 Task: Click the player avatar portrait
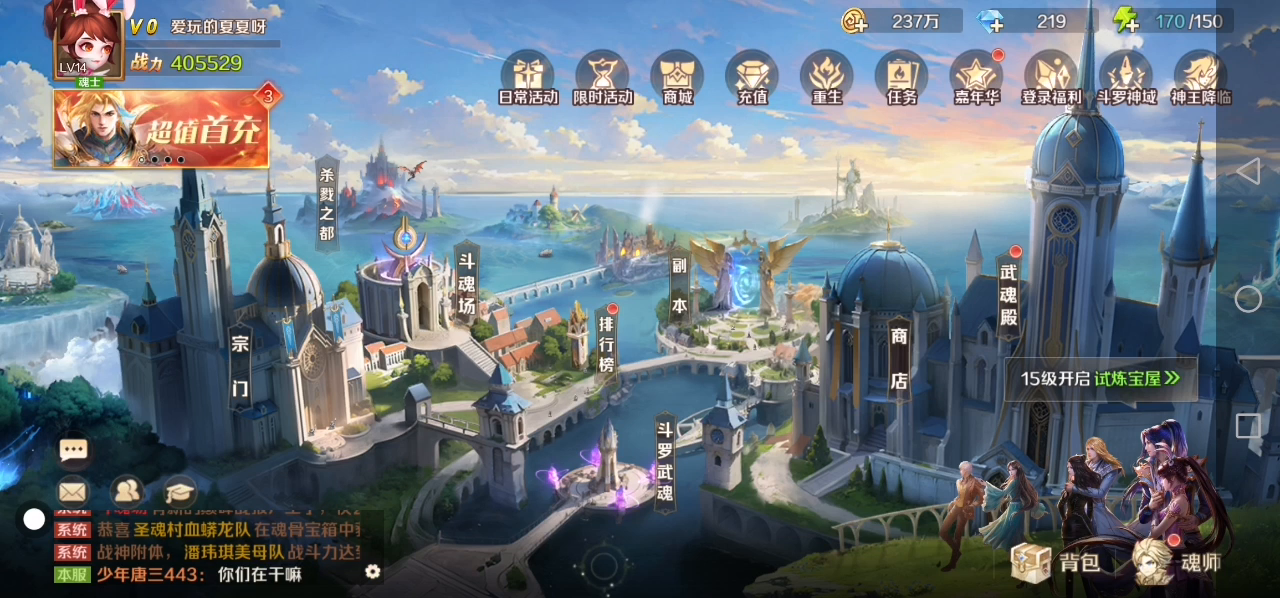point(88,42)
